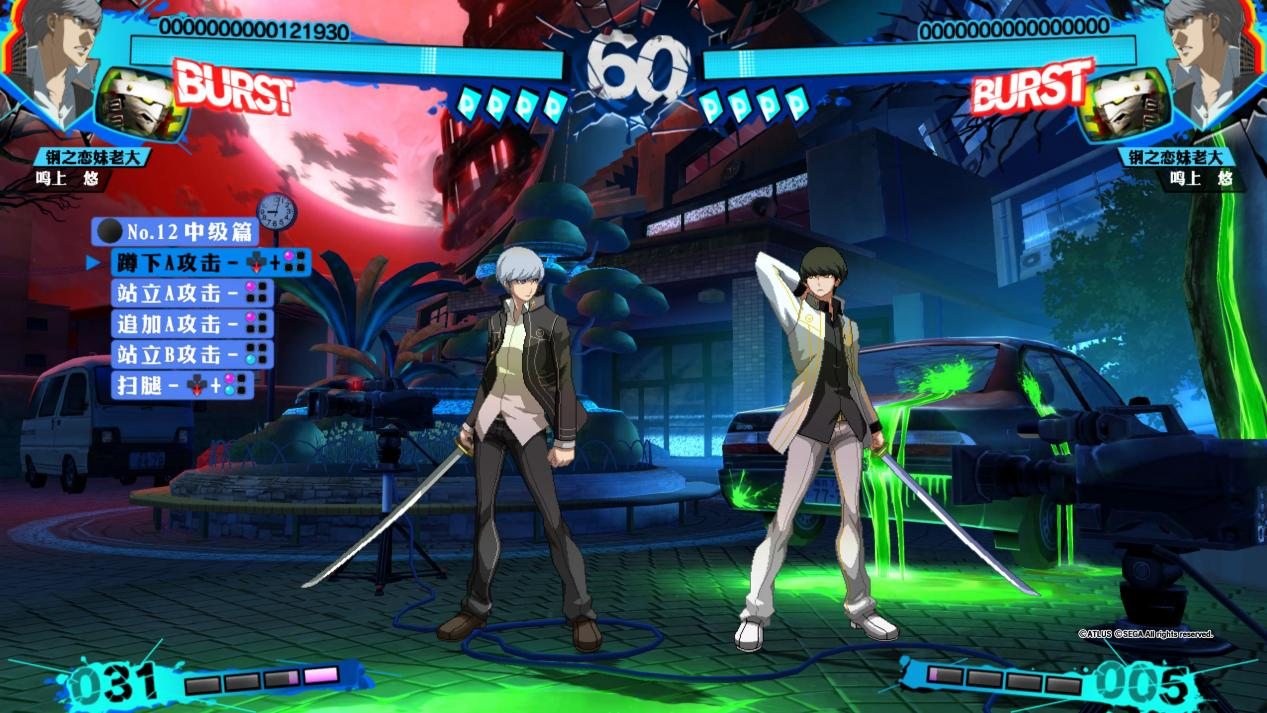Viewport: 1267px width, 713px height.
Task: Select the 站立B攻击 combo step
Action: pyautogui.click(x=191, y=354)
